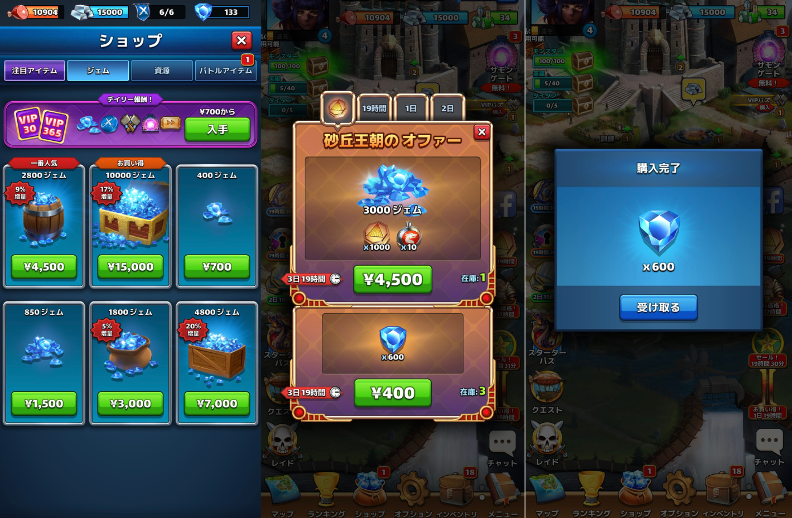The image size is (792, 518).
Task: Claim the purchase with 受け取る
Action: [658, 307]
